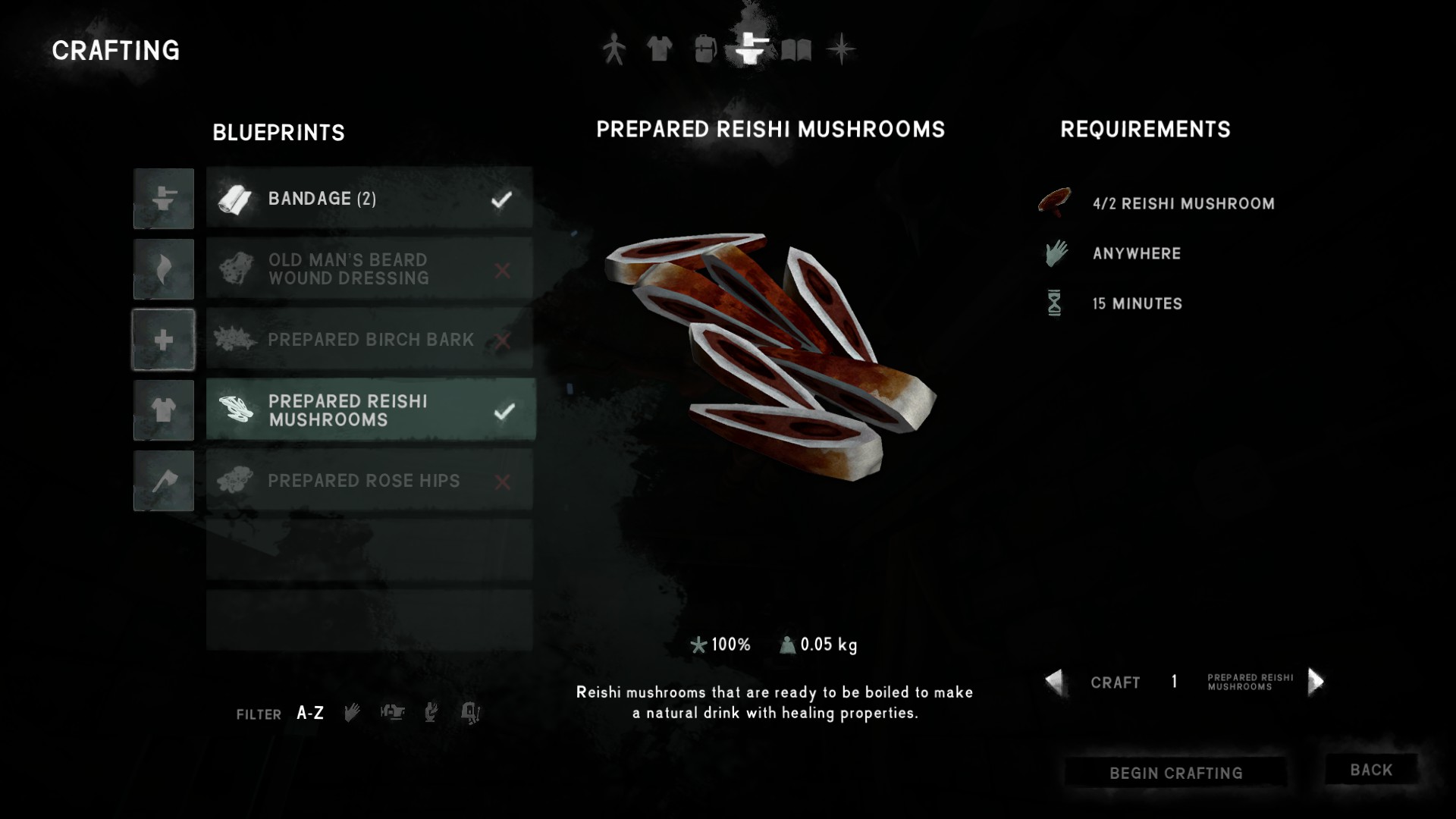Open the stick-figure status tab

click(x=613, y=50)
